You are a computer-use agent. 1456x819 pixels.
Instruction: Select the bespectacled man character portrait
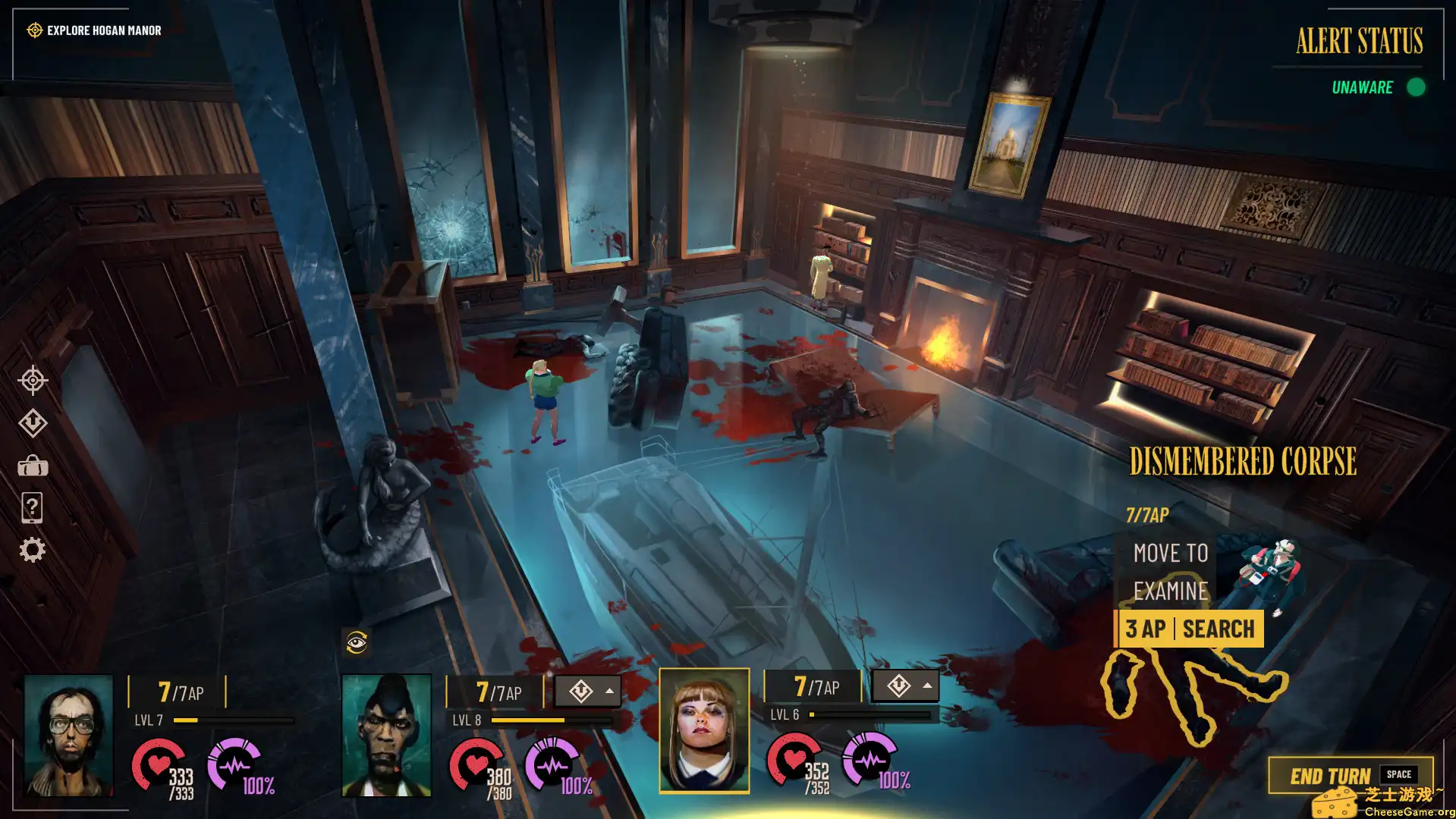pos(68,734)
